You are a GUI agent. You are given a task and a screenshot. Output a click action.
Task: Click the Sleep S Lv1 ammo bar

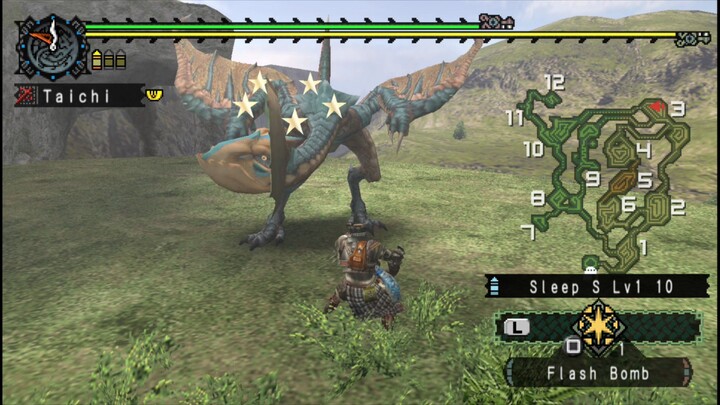click(x=590, y=287)
